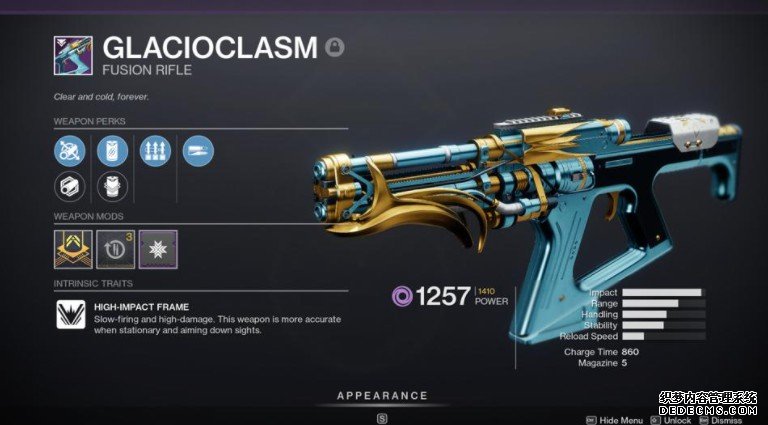Inspect the fourth-column blue weapon perk

tap(198, 152)
